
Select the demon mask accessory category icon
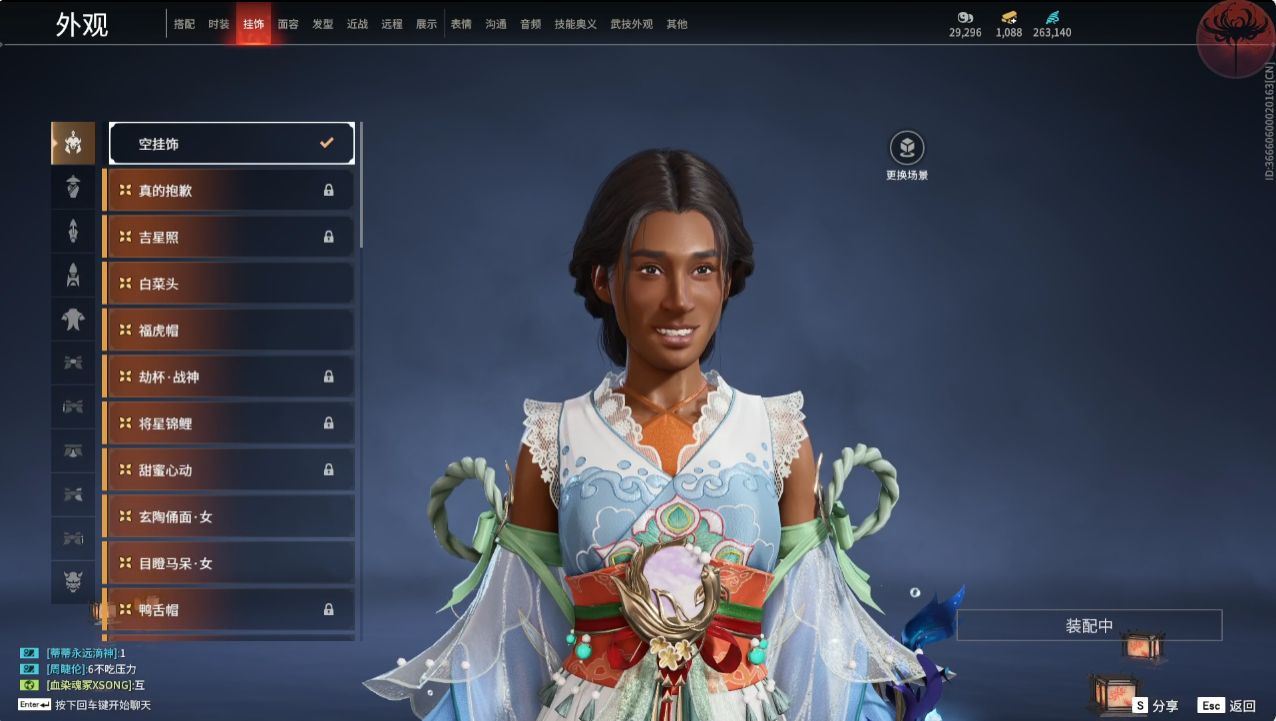pyautogui.click(x=73, y=581)
